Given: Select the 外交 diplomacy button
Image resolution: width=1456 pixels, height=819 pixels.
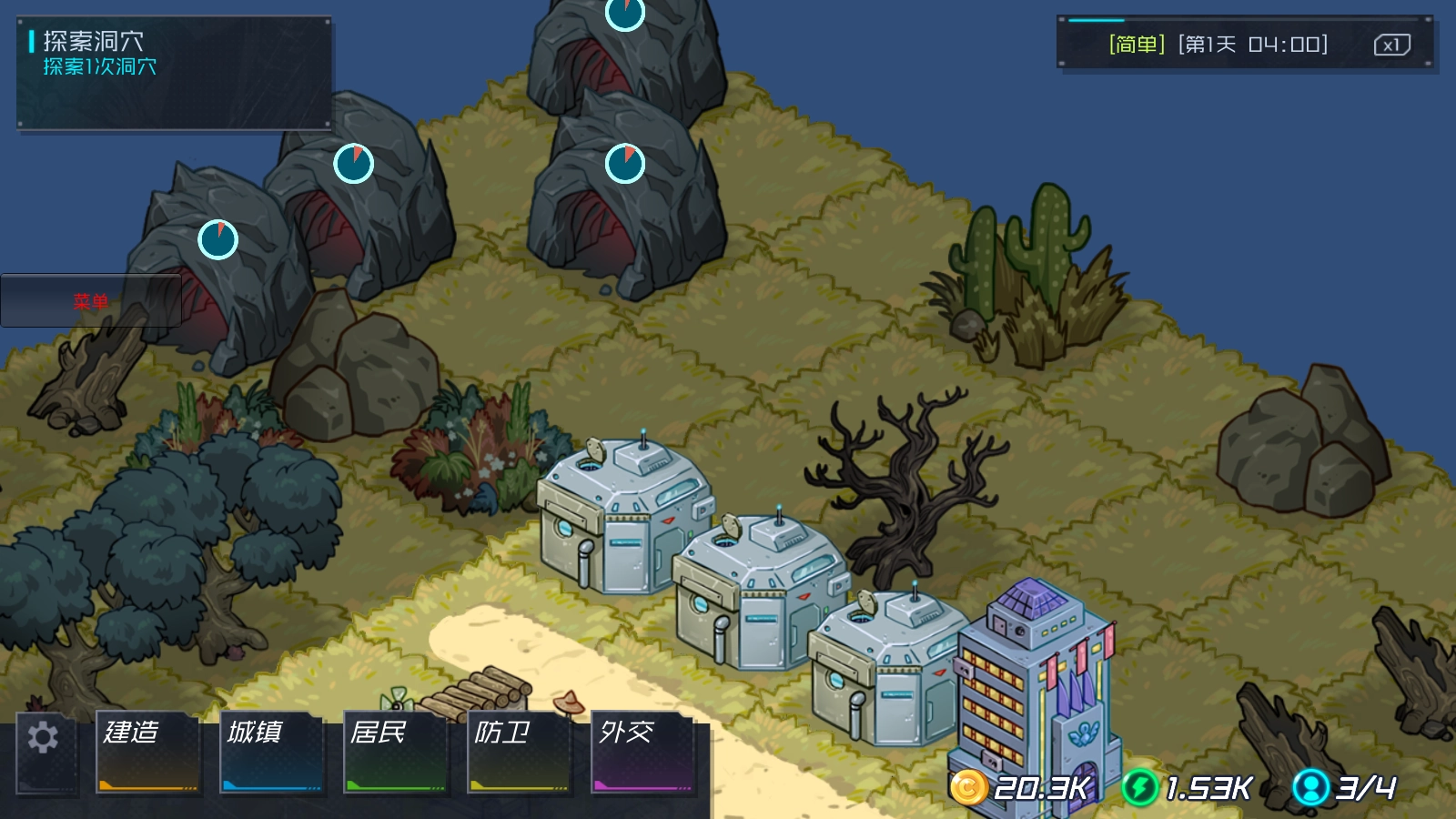Looking at the screenshot, I should click(x=642, y=752).
